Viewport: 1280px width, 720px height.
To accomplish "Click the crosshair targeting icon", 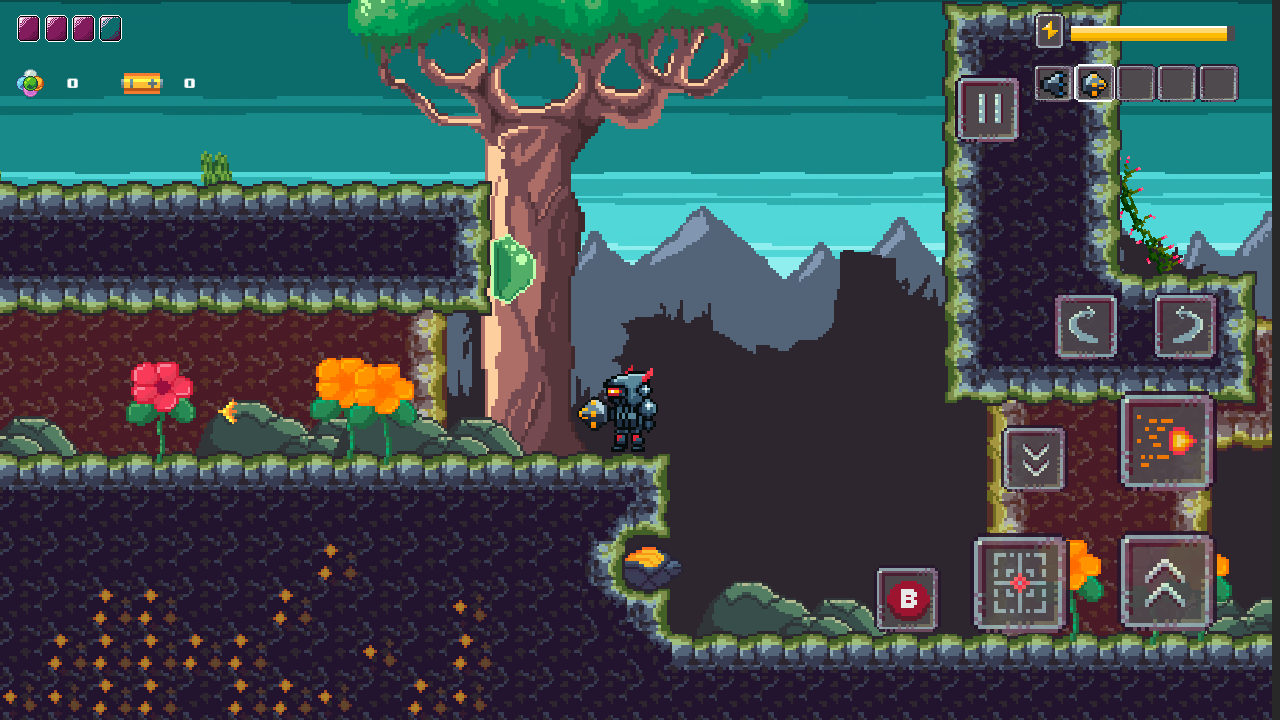I will point(1022,585).
